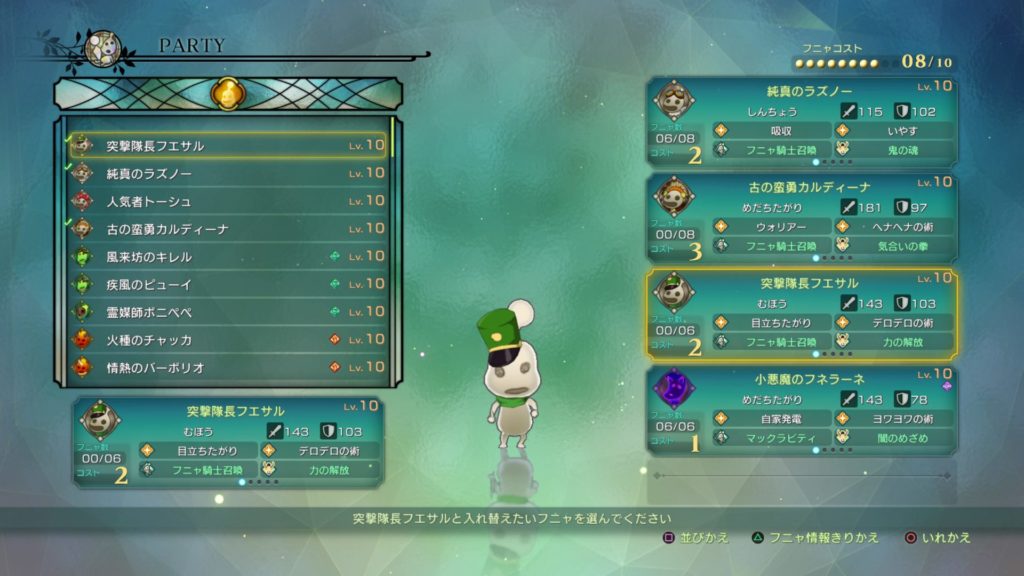Select 火種のチャッカ list entry
The image size is (1024, 576).
point(230,340)
